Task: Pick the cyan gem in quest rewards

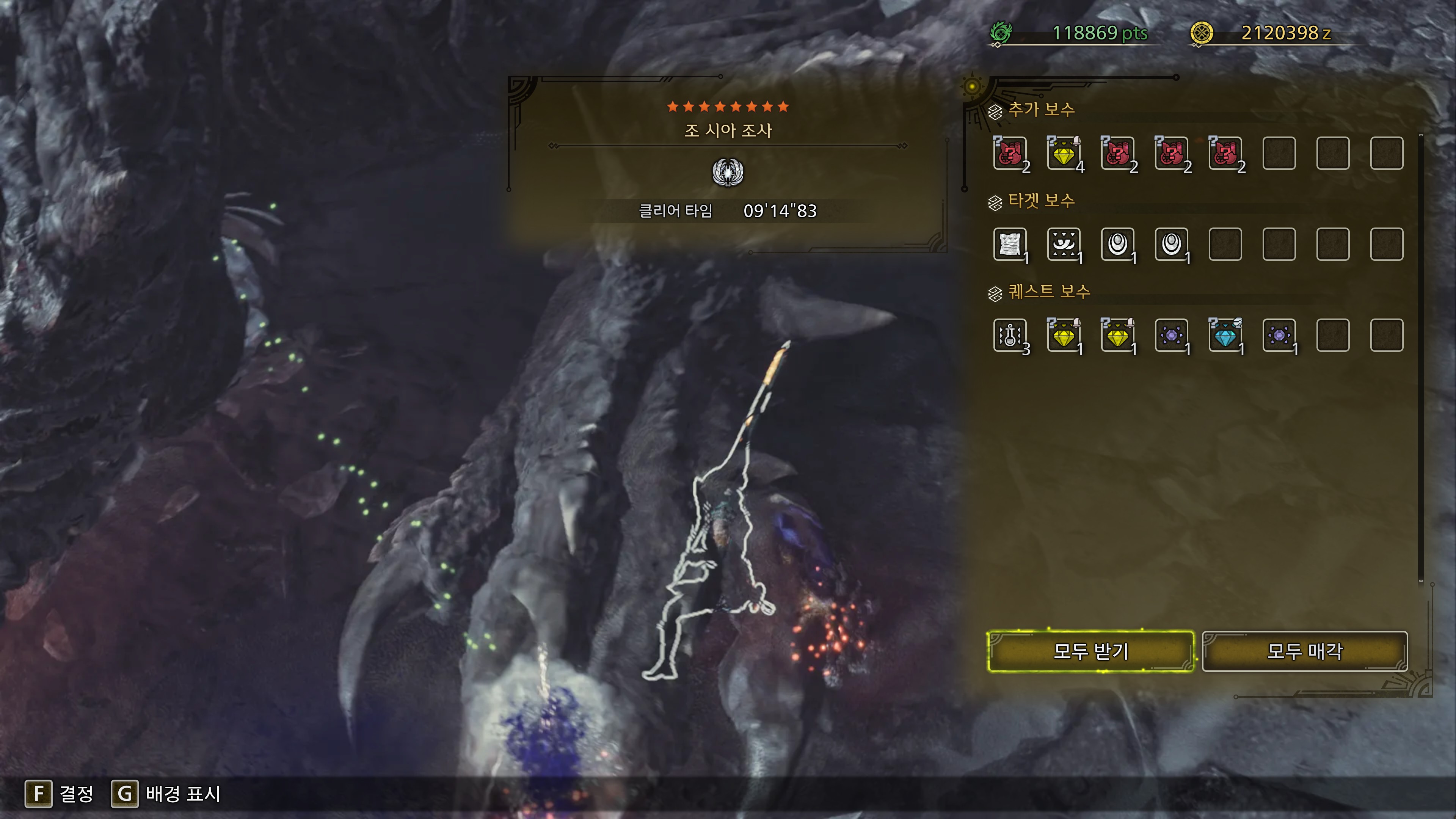Action: 1225,335
